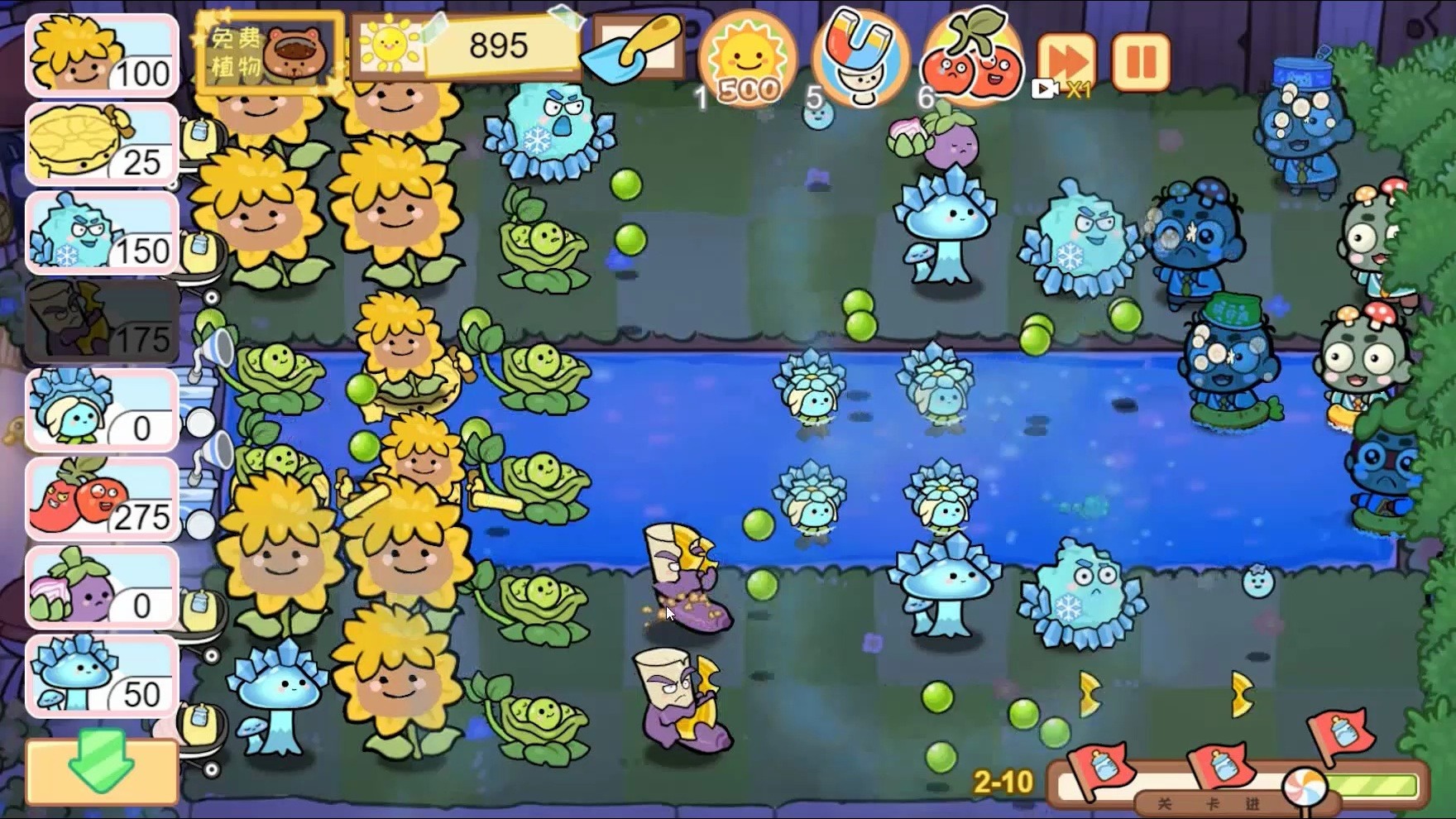This screenshot has height=819, width=1456.
Task: Open the 免费植物 free plant reward
Action: point(265,50)
